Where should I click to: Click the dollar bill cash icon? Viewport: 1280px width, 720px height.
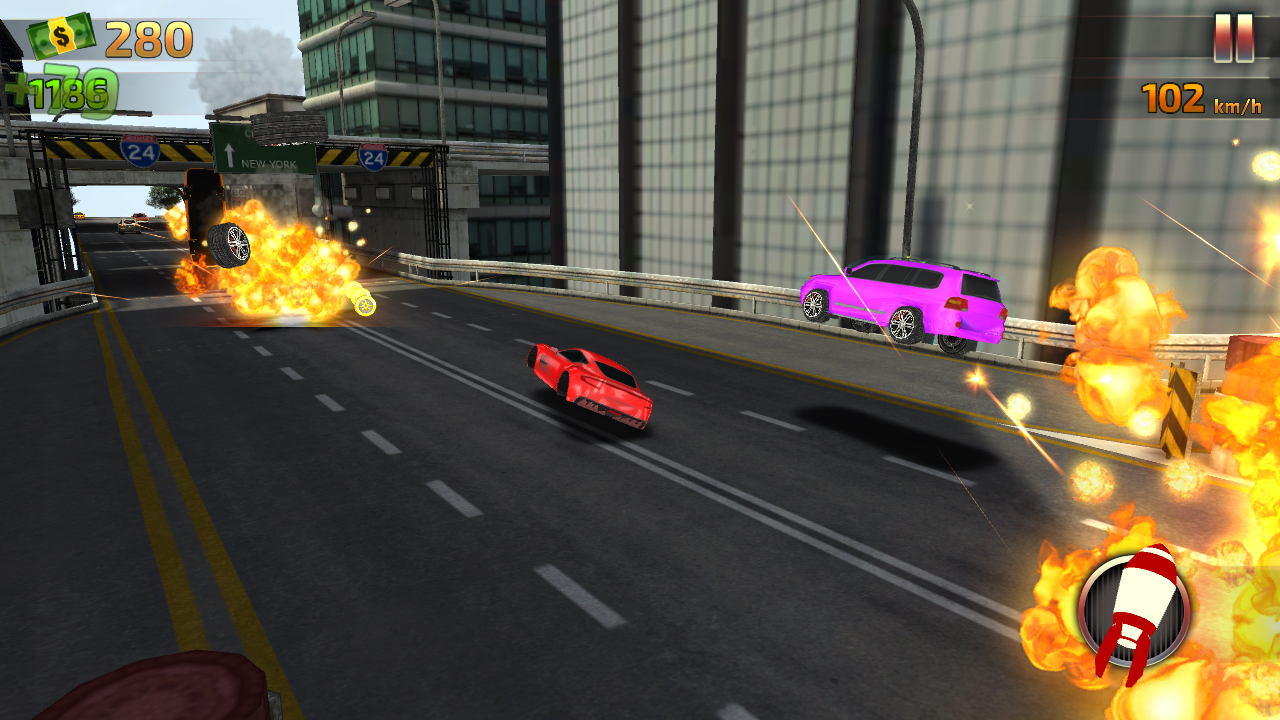coord(60,35)
